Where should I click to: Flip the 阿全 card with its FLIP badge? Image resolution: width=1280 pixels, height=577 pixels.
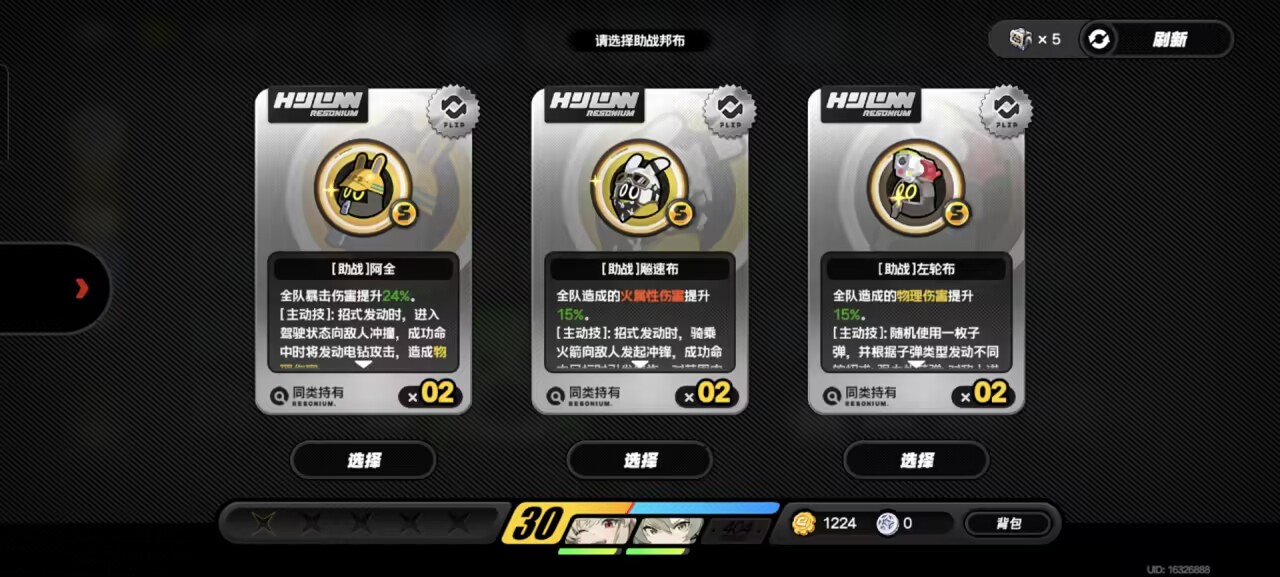point(453,111)
